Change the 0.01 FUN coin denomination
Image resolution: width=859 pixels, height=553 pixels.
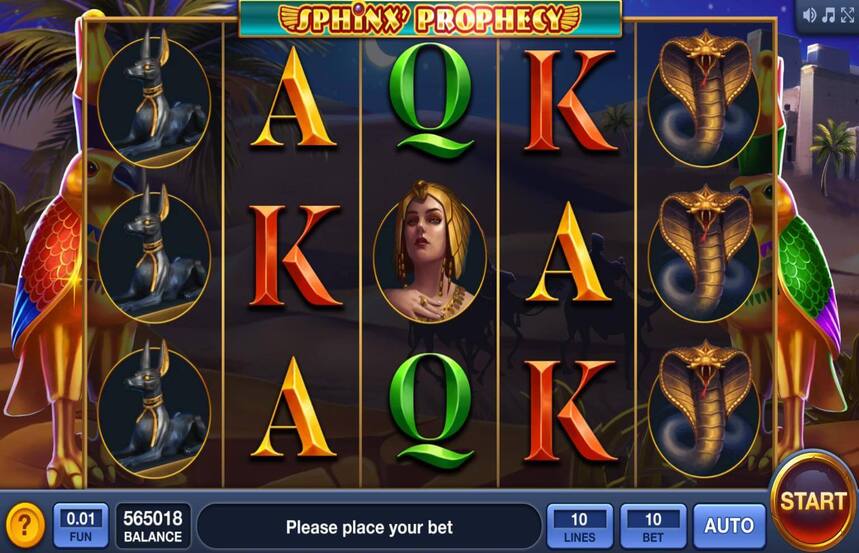80,526
